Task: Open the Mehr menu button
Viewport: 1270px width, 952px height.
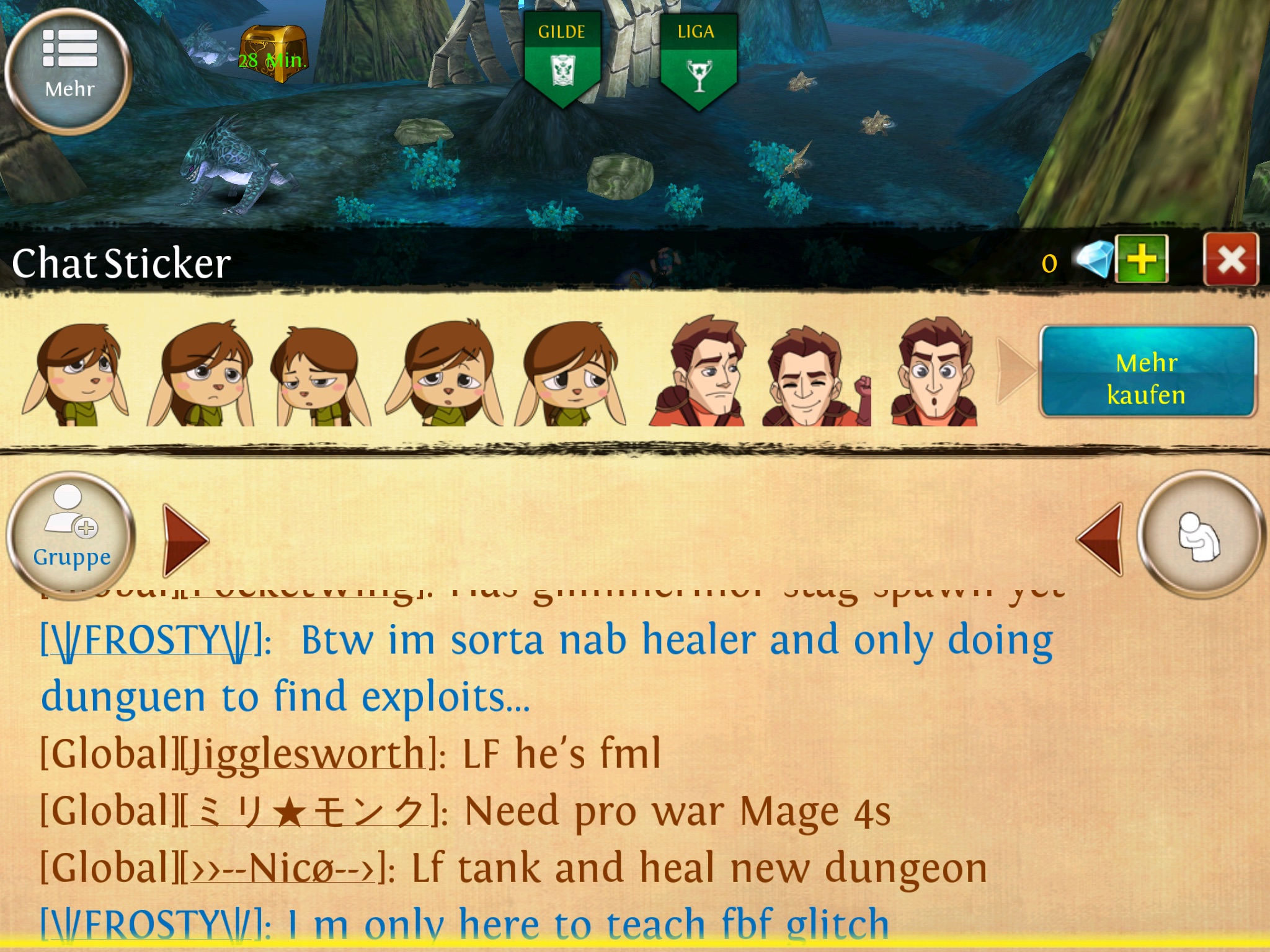Action: click(68, 71)
